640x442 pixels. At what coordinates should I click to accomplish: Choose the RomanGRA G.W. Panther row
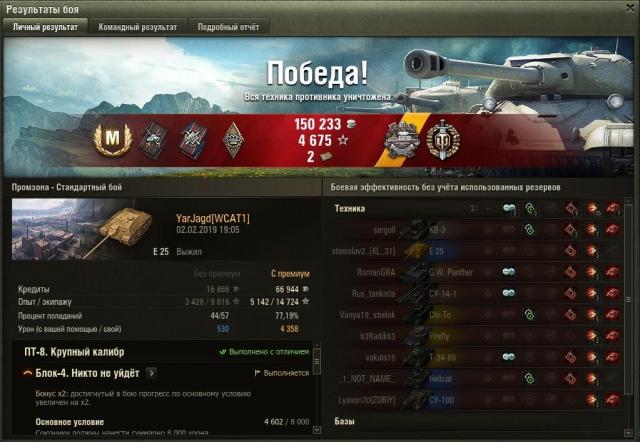coord(470,272)
